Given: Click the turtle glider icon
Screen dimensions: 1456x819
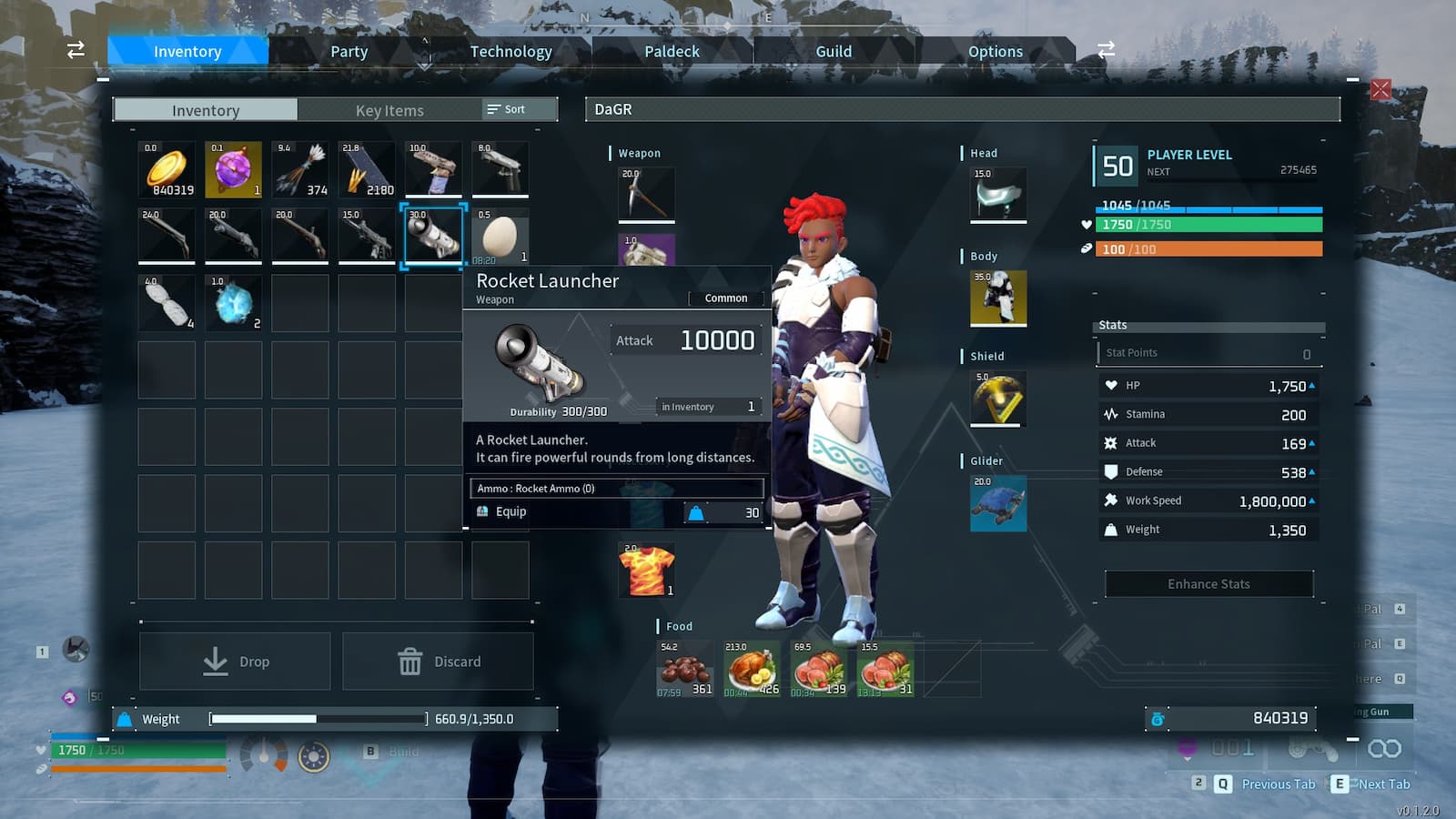Looking at the screenshot, I should coord(998,505).
